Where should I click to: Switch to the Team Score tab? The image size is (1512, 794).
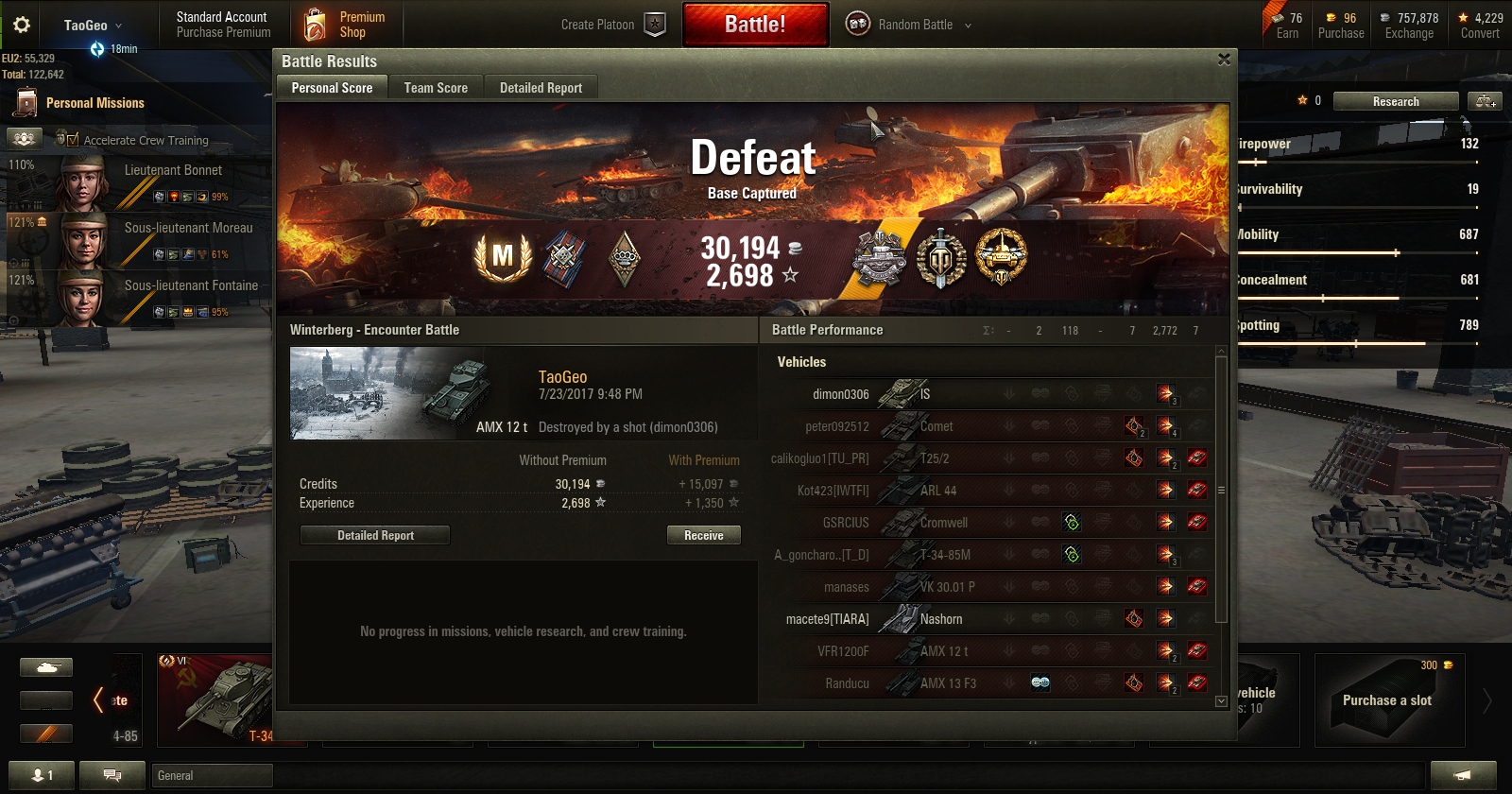click(436, 88)
